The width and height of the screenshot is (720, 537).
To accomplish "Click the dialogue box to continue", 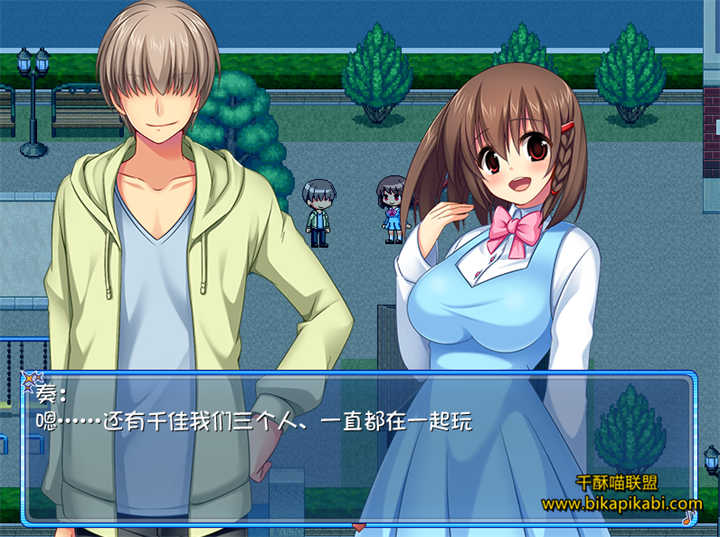I will click(x=358, y=448).
